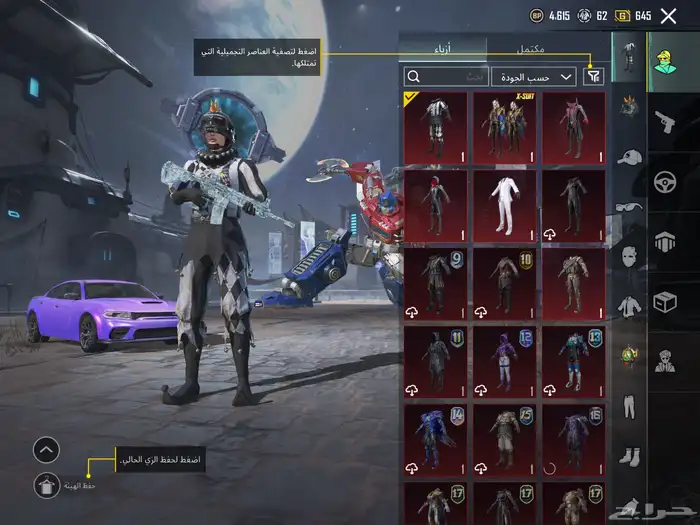This screenshot has height=525, width=700.
Task: Choose the white suit outfit
Action: 504,206
